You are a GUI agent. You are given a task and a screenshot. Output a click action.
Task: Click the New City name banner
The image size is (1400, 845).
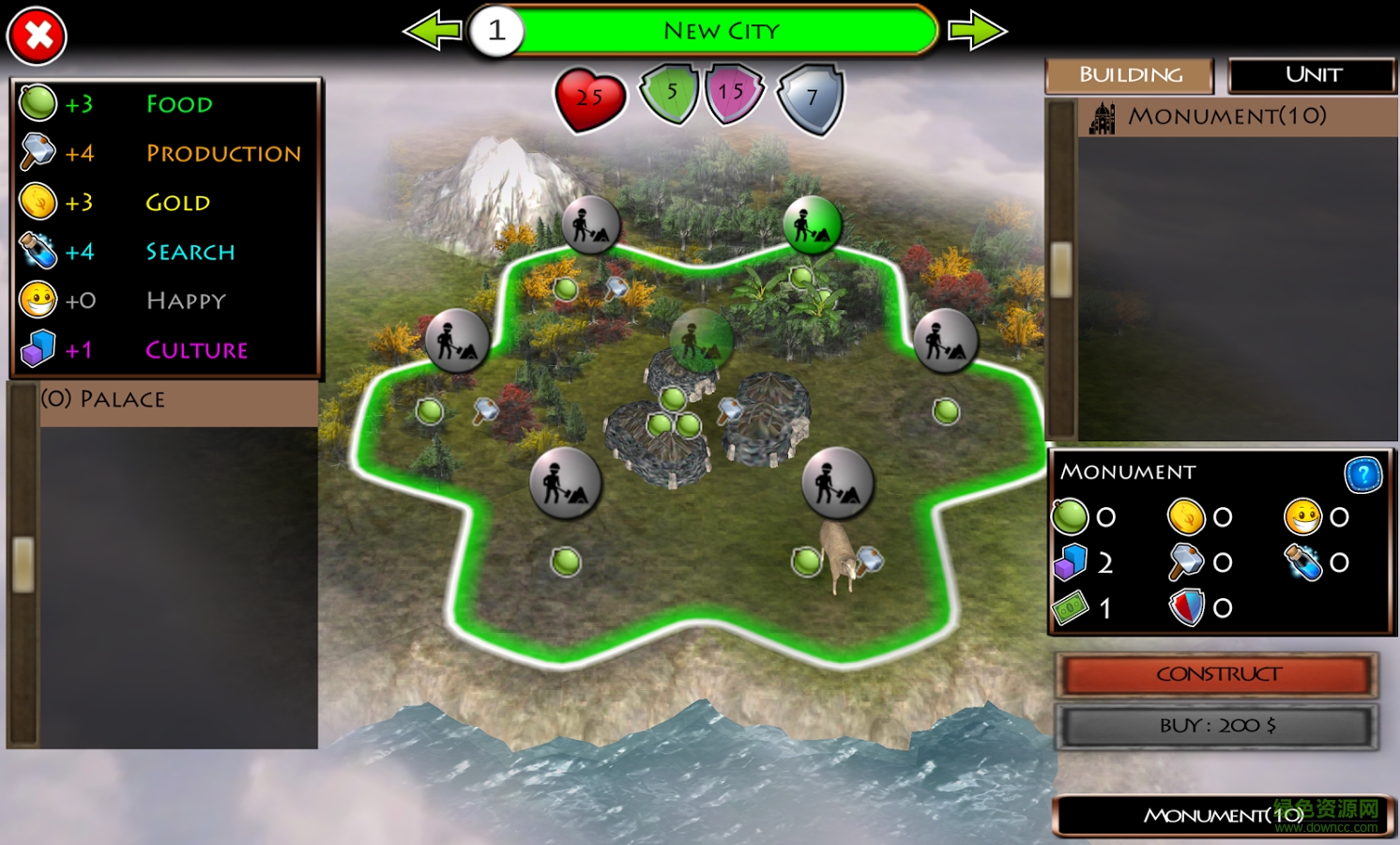pos(723,30)
